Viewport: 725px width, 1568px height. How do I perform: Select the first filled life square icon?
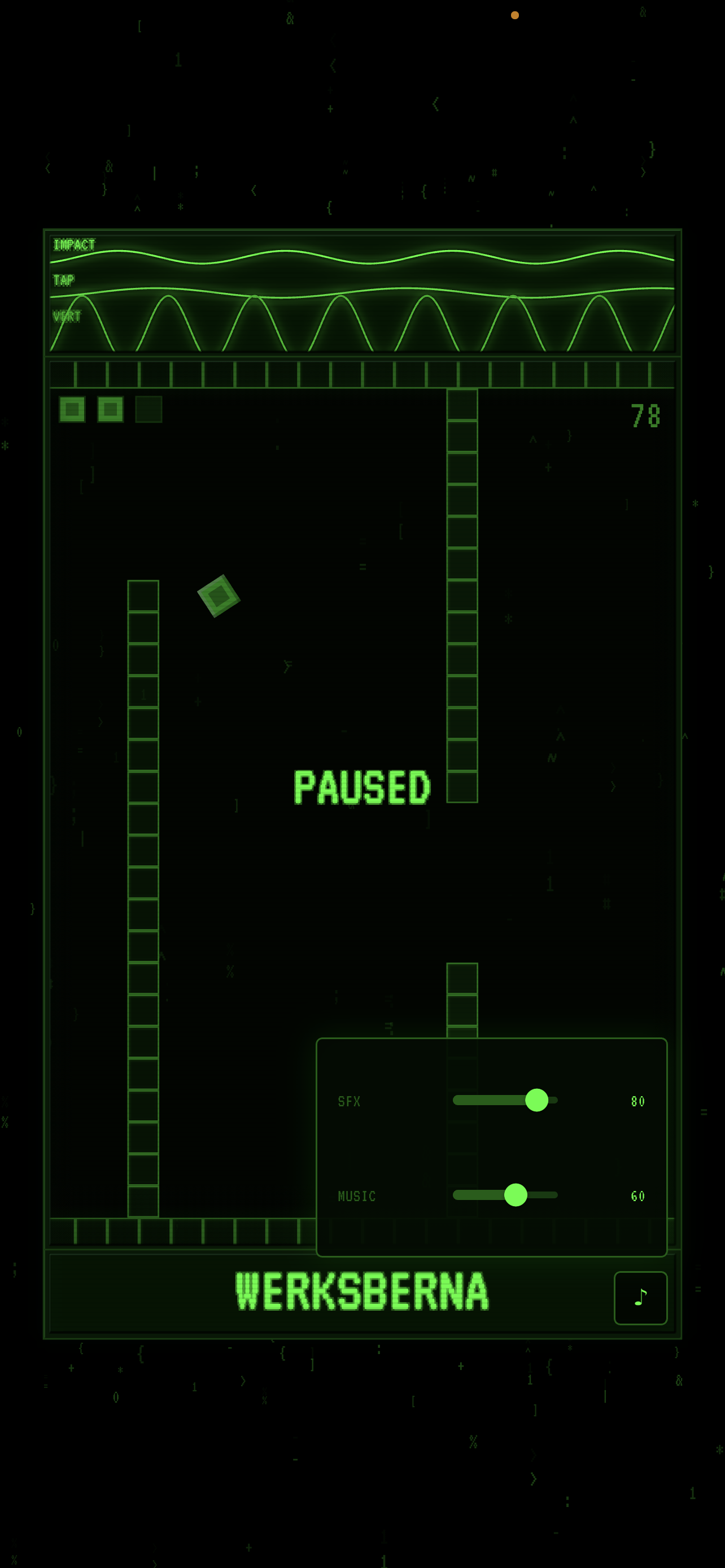[x=71, y=410]
